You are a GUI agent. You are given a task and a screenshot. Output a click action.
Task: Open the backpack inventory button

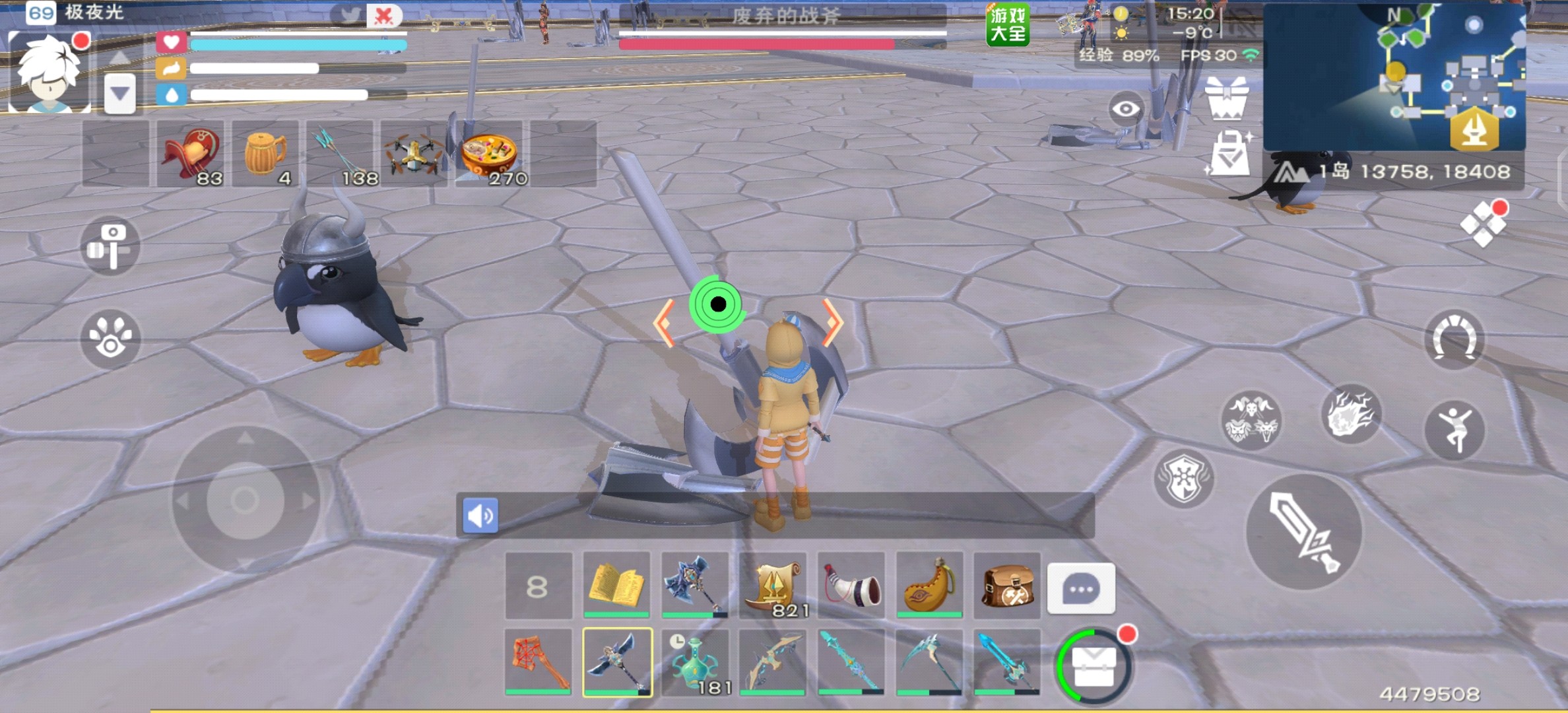click(1094, 665)
